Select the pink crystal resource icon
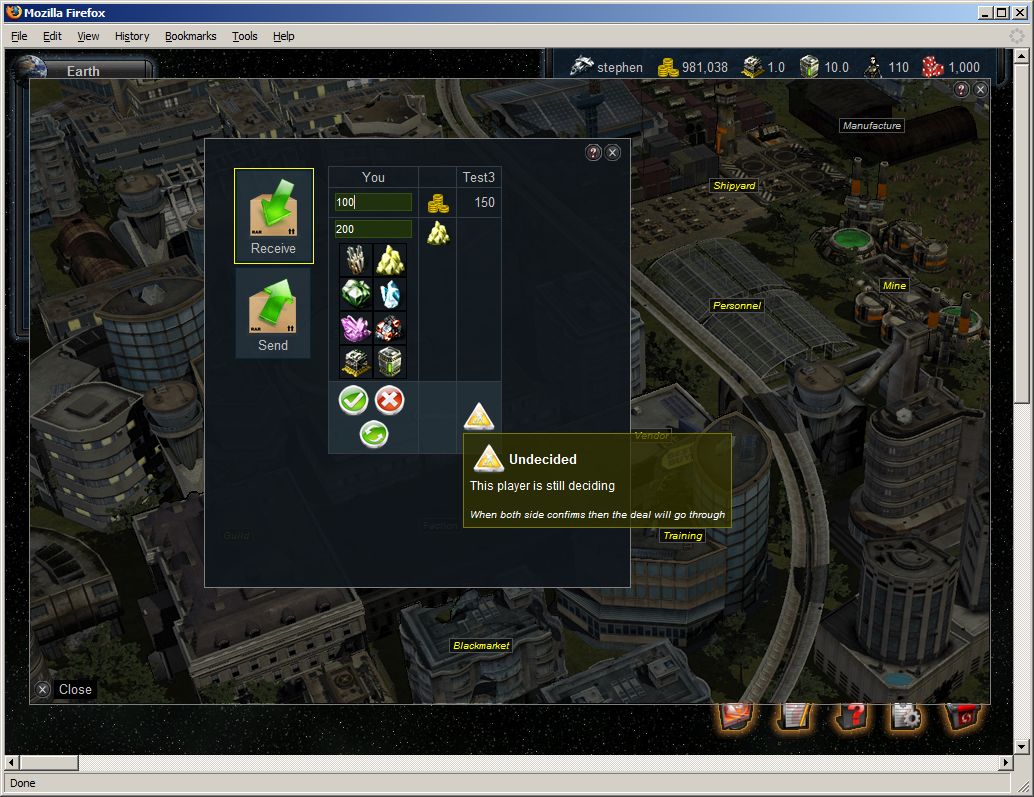The height and width of the screenshot is (797, 1034). (x=356, y=327)
